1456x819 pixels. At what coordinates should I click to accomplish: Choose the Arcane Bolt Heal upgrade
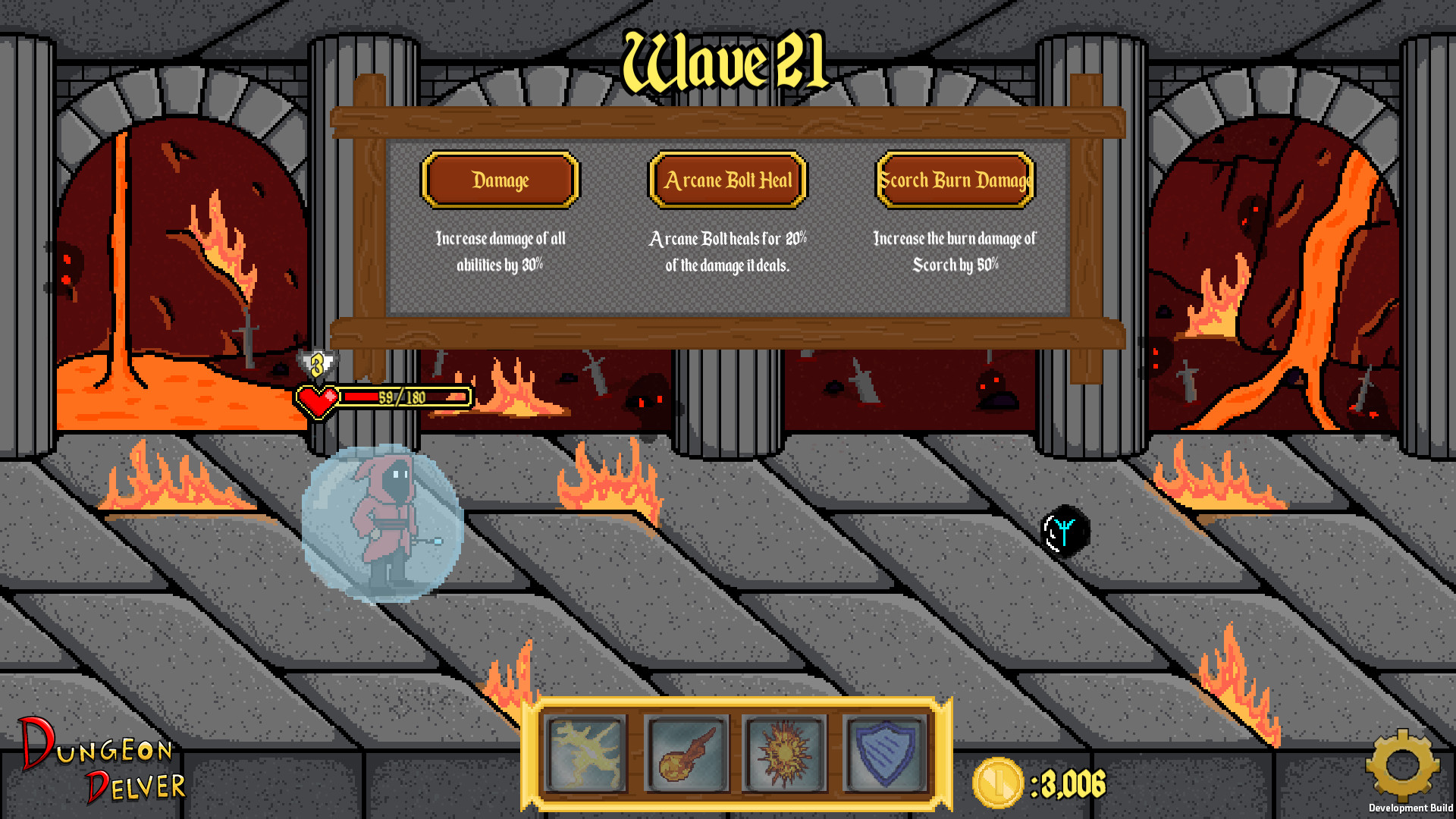click(727, 181)
